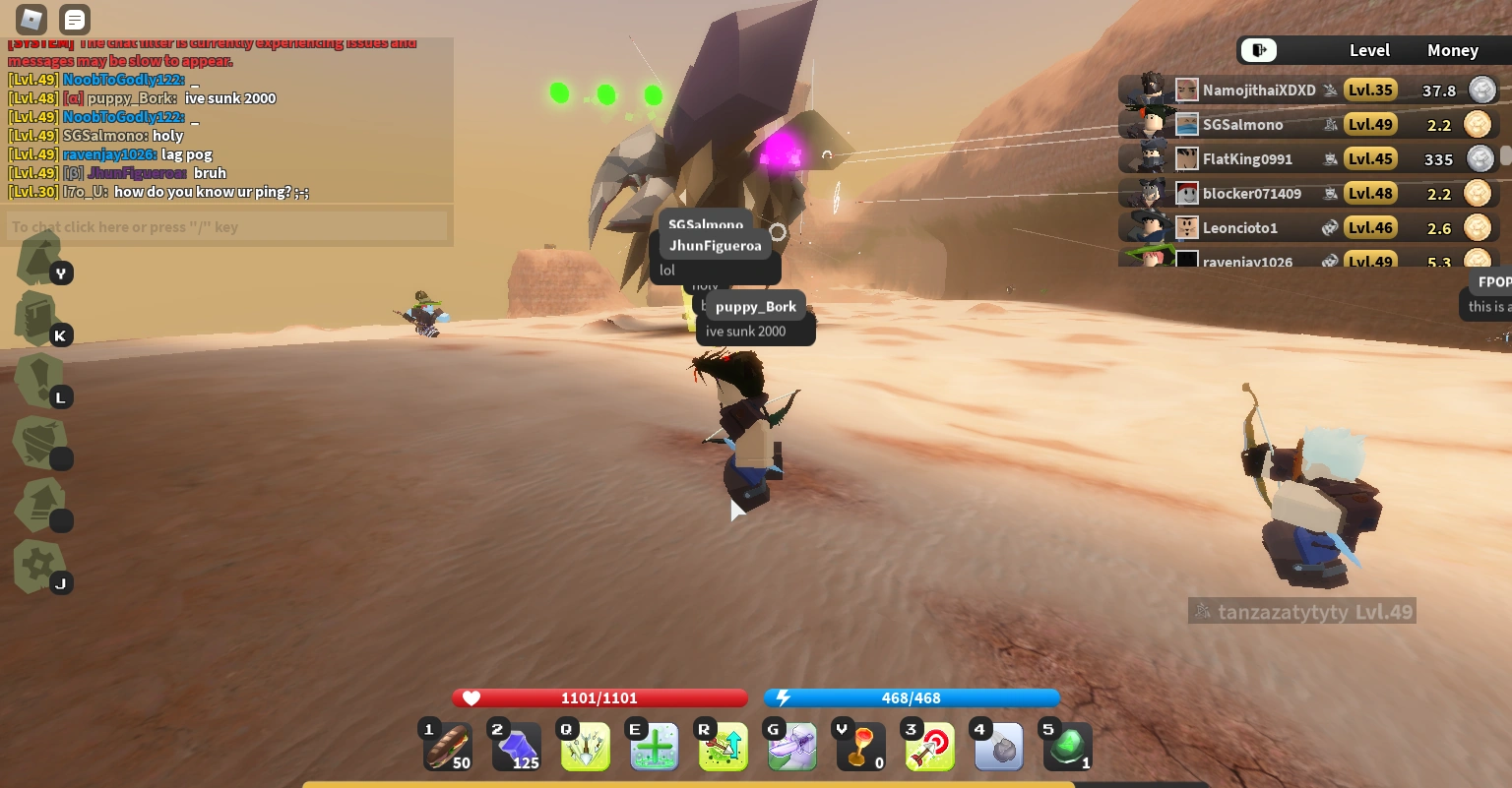Toggle the leaderboard visibility icon above Level column
This screenshot has height=788, width=1512.
click(1258, 50)
